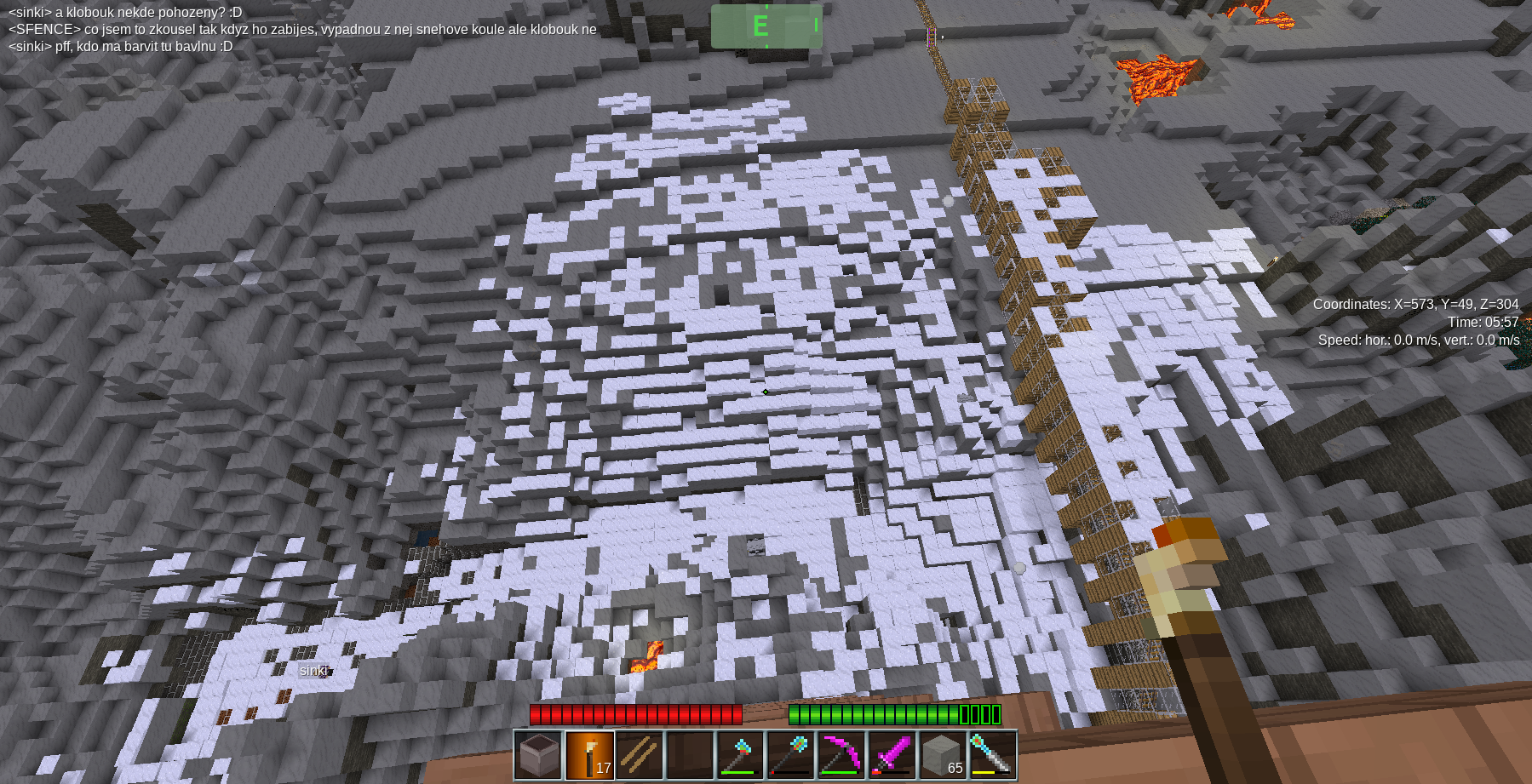Click the chat message log
The width and height of the screenshot is (1532, 784).
tap(302, 29)
